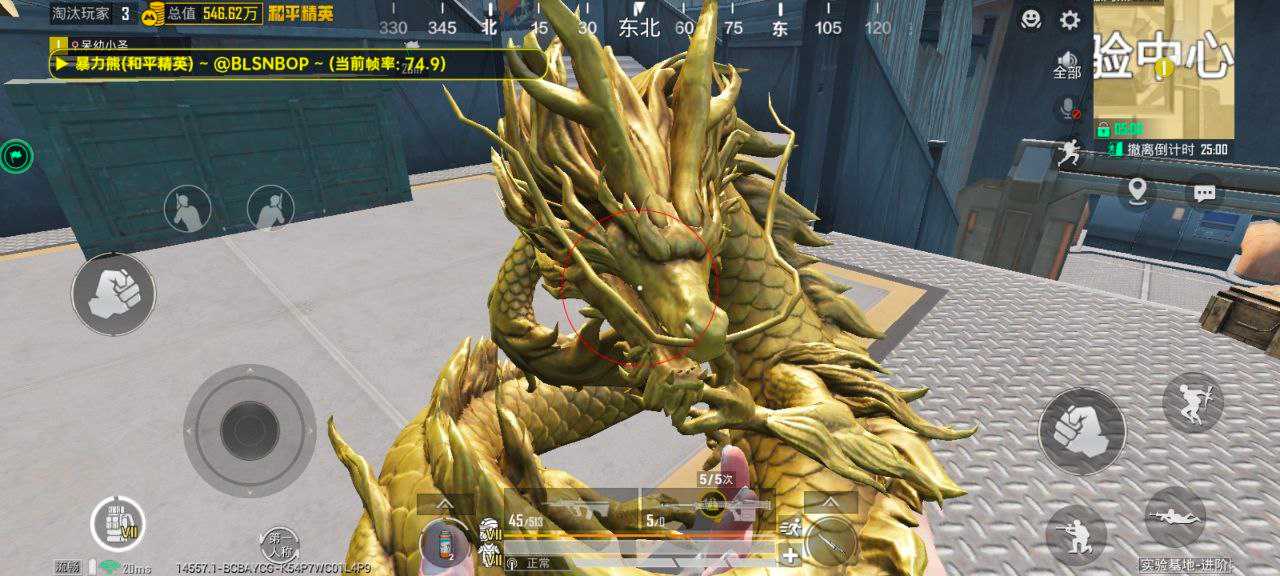The width and height of the screenshot is (1280, 576).
Task: Tap the sprinting figure icon beside the minimap
Action: pyautogui.click(x=1070, y=152)
